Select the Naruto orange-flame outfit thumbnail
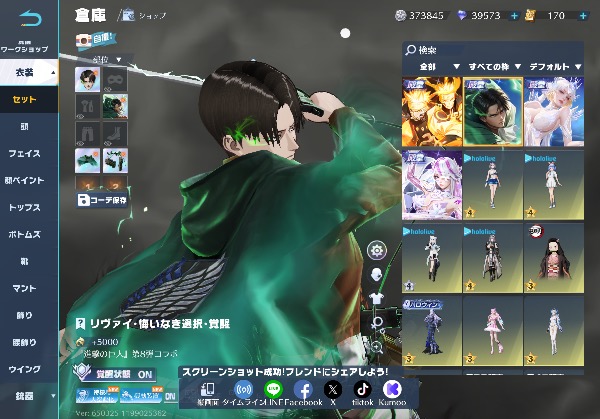This screenshot has height=419, width=600. coord(431,111)
